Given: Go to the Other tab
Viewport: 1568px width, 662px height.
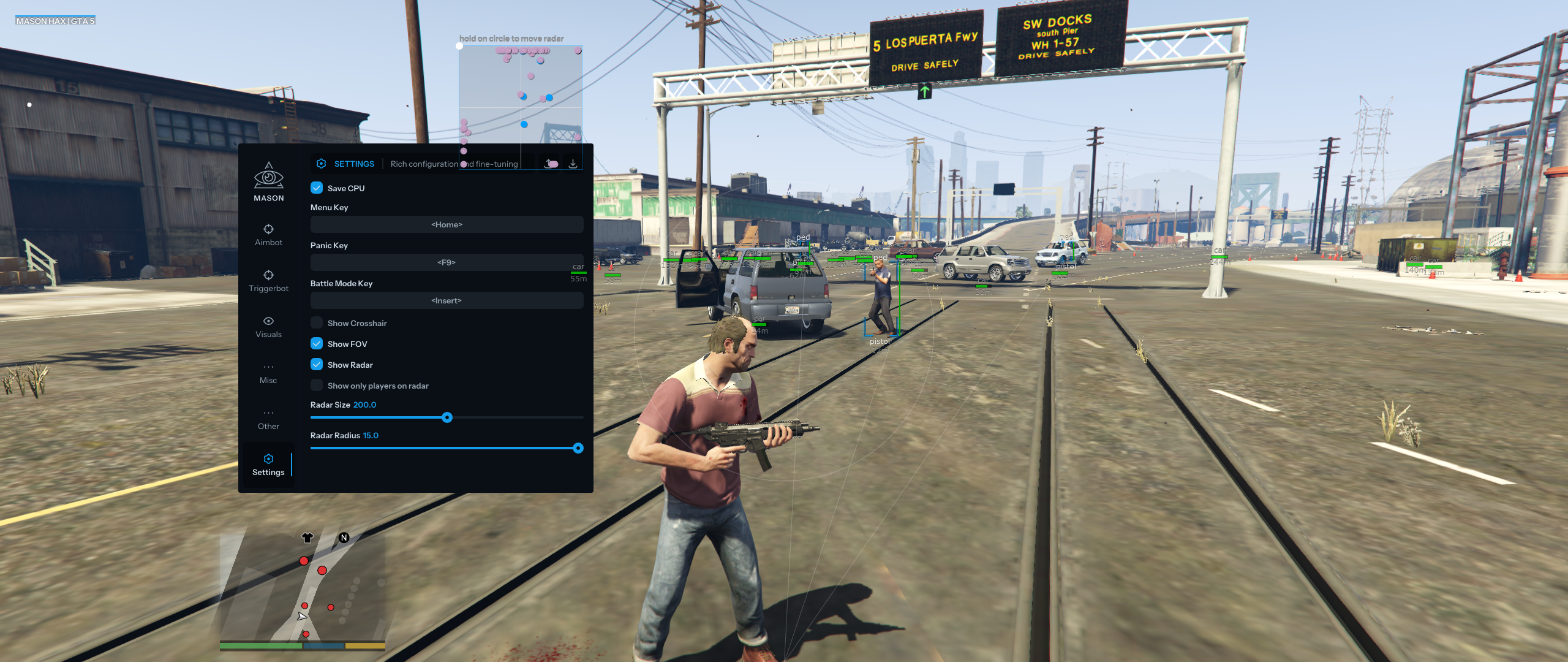Looking at the screenshot, I should 268,419.
